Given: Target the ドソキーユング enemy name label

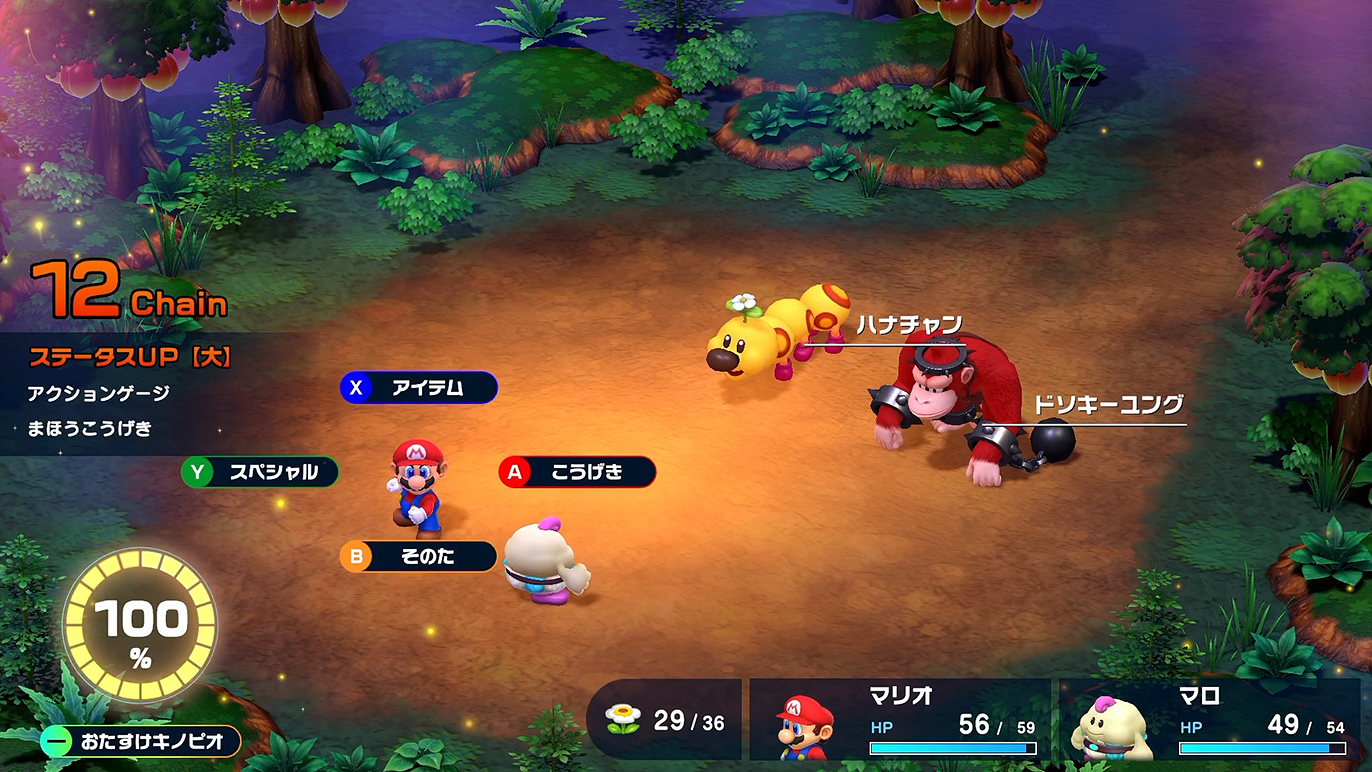Looking at the screenshot, I should pyautogui.click(x=1108, y=405).
